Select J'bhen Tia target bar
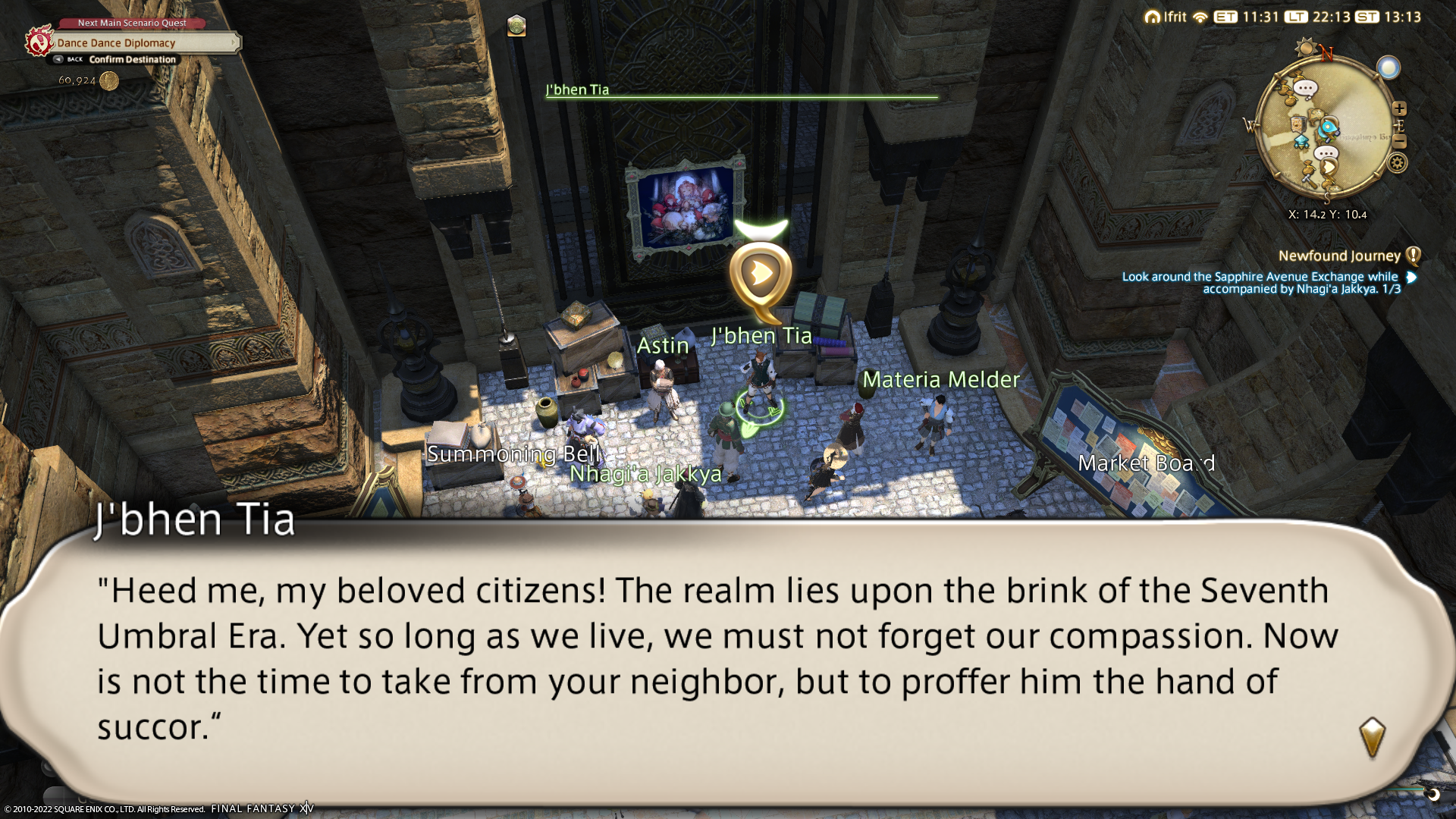The width and height of the screenshot is (1456, 819). point(741,91)
